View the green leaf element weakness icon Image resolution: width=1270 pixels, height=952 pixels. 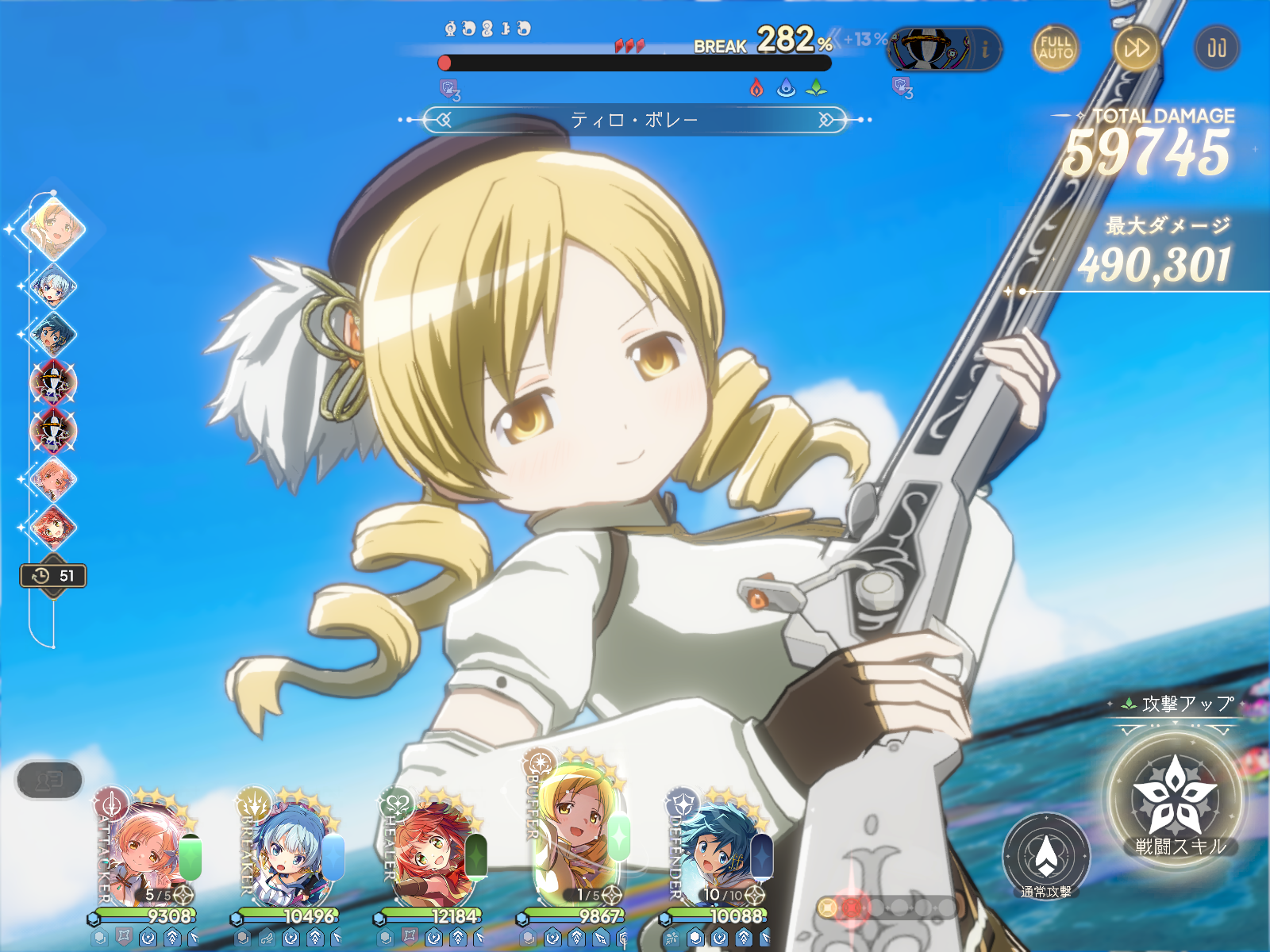(815, 88)
